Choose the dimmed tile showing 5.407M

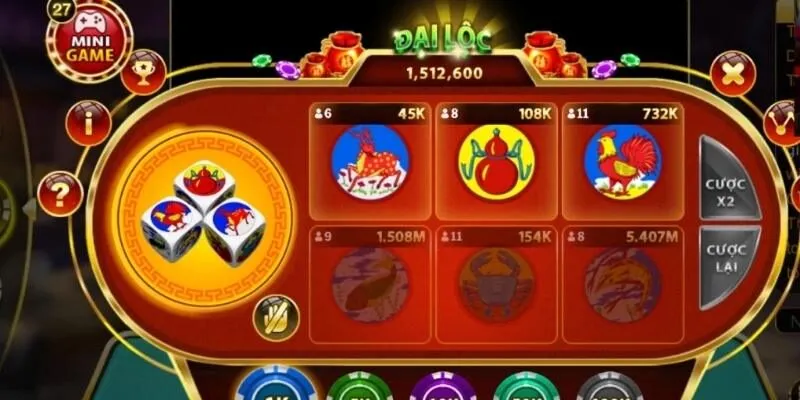point(622,285)
